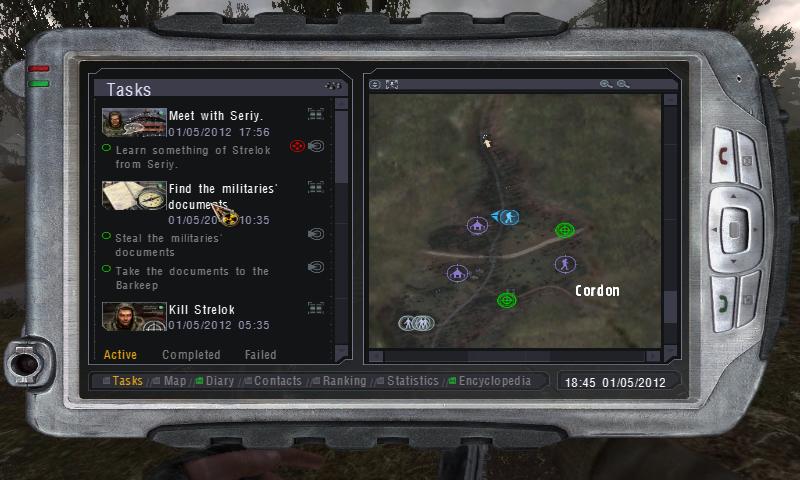Screen dimensions: 800x480
Task: Show "Take the documents to the Barkeep" on map
Action: pos(316,267)
